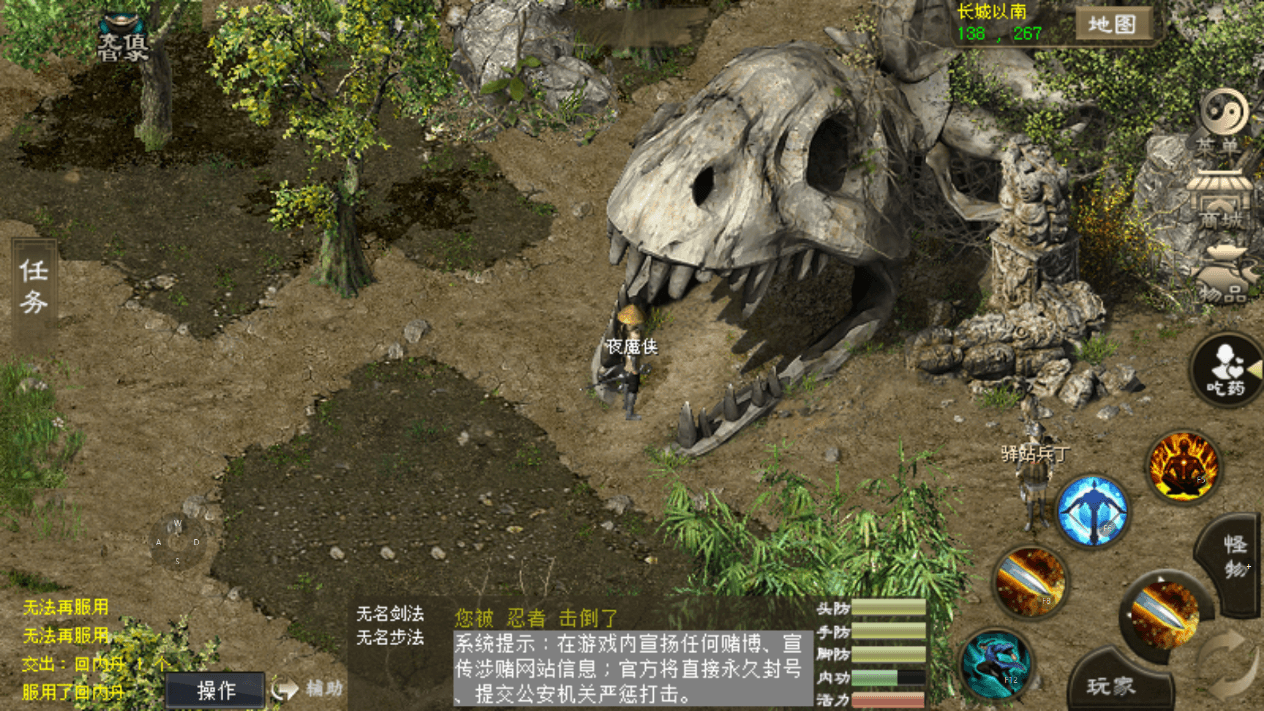Activate the flaming meditation skill
The width and height of the screenshot is (1264, 711).
1184,467
